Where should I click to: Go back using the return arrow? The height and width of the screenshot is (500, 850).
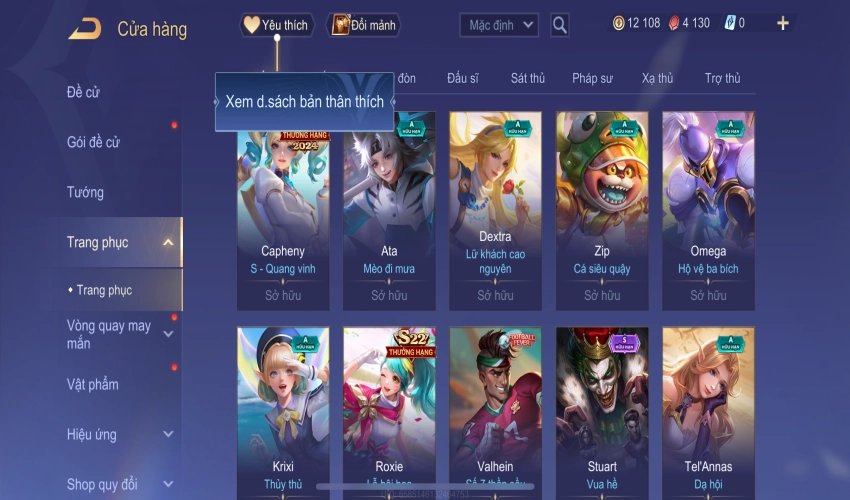pyautogui.click(x=85, y=28)
